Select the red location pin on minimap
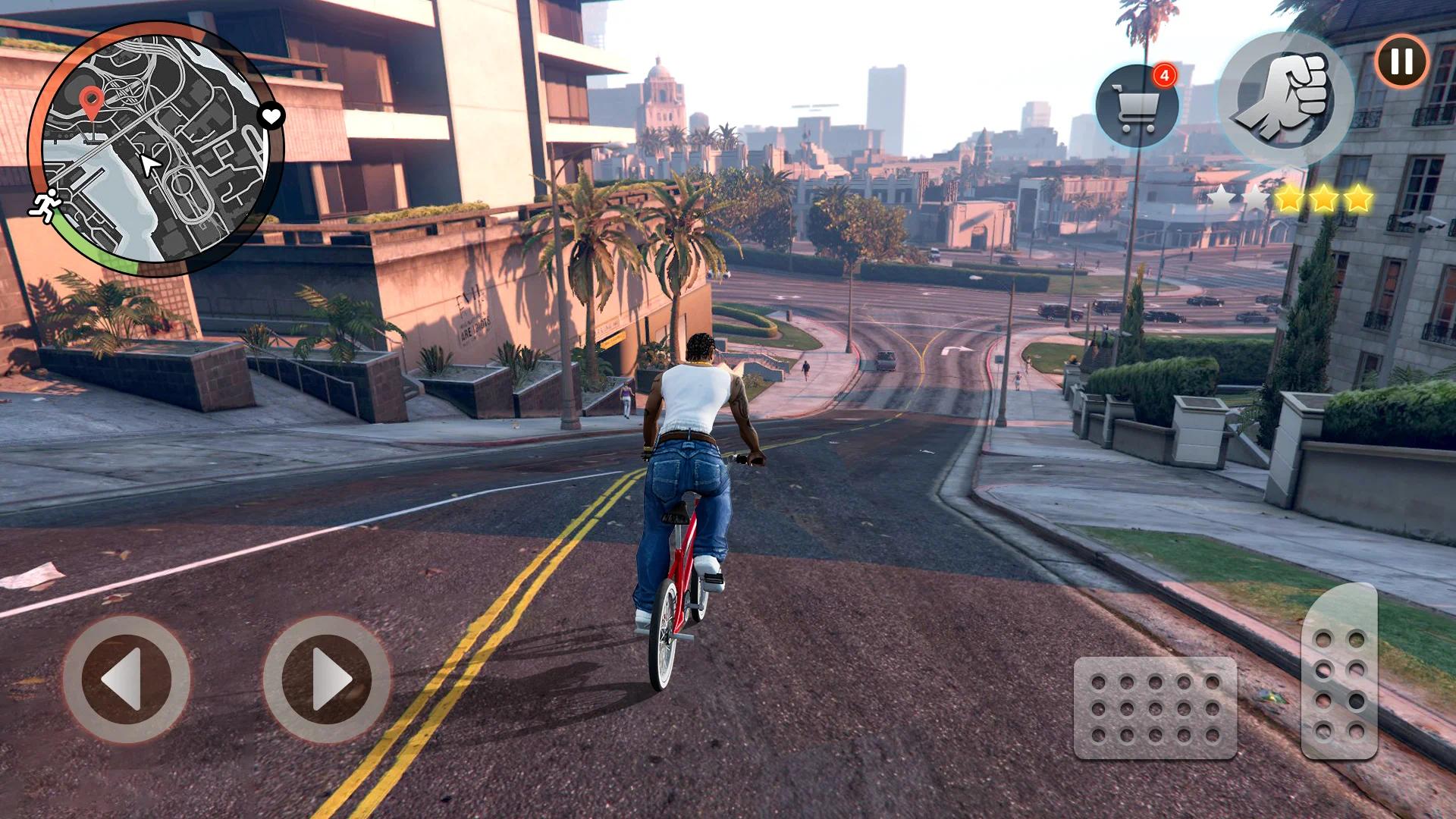The height and width of the screenshot is (819, 1456). click(92, 102)
